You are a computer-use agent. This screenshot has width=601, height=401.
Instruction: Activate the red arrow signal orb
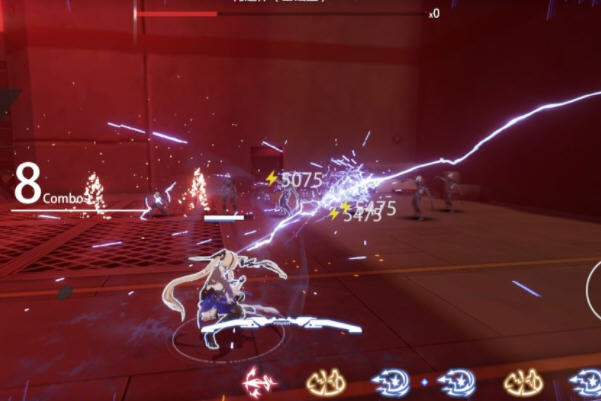click(x=261, y=381)
